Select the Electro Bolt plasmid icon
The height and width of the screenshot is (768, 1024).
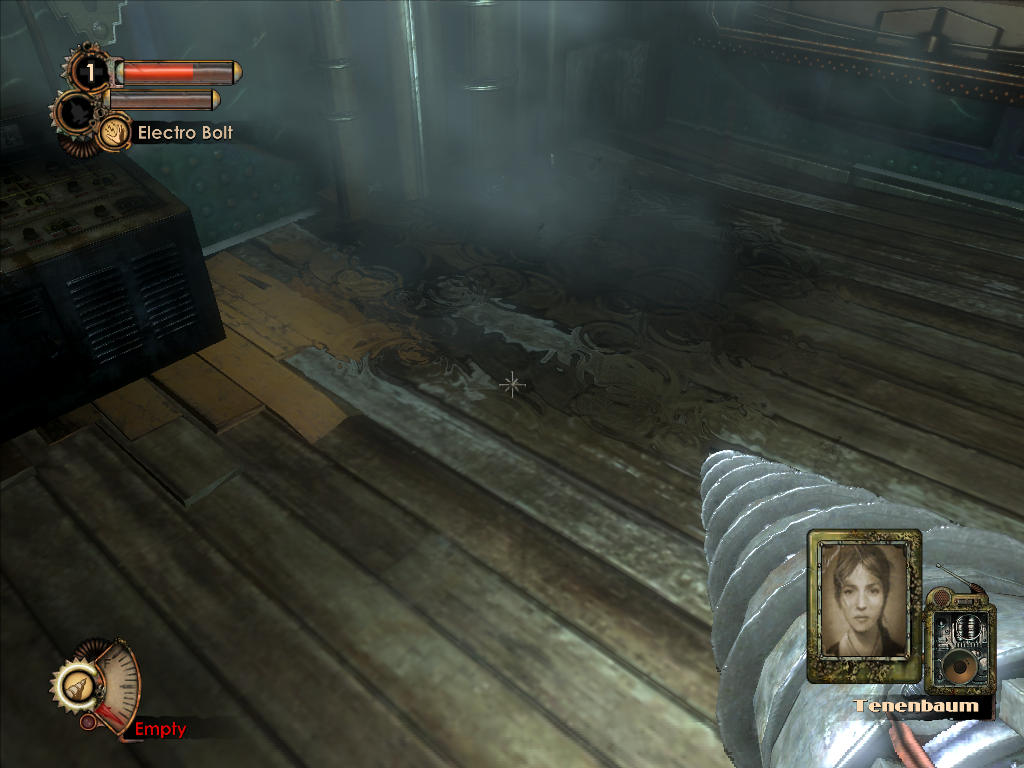pos(114,132)
